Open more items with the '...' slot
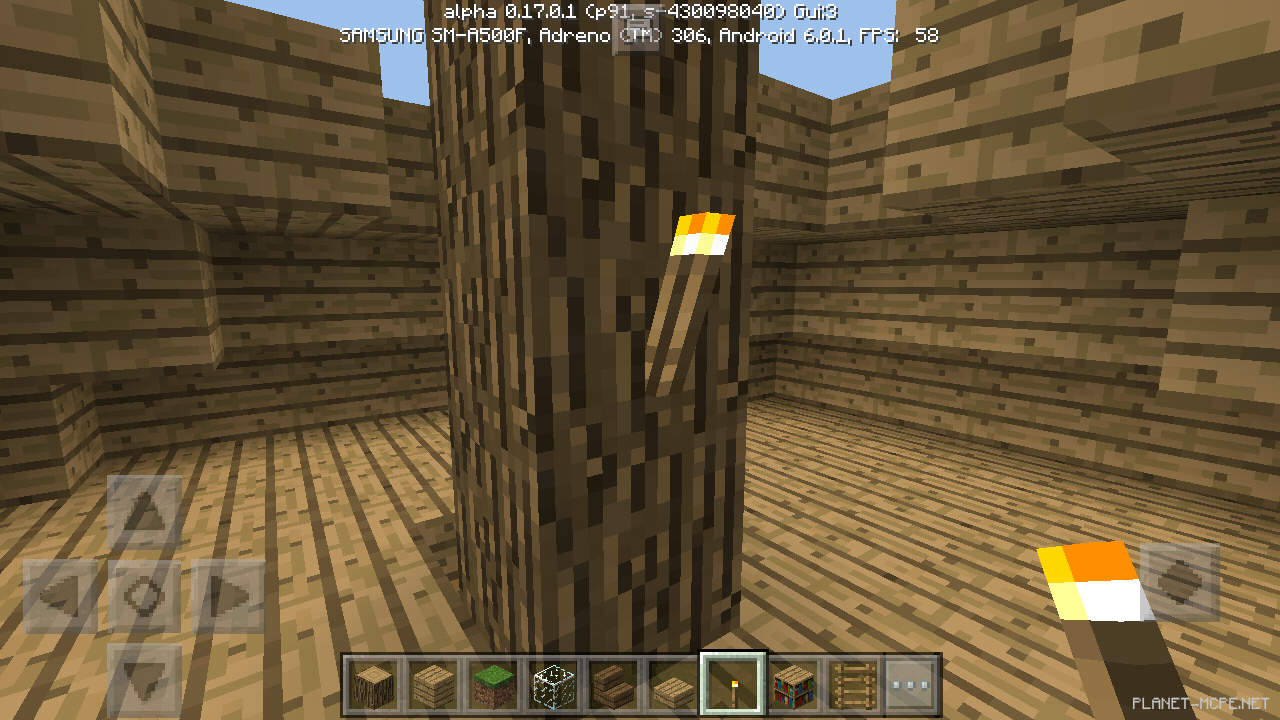 click(913, 684)
